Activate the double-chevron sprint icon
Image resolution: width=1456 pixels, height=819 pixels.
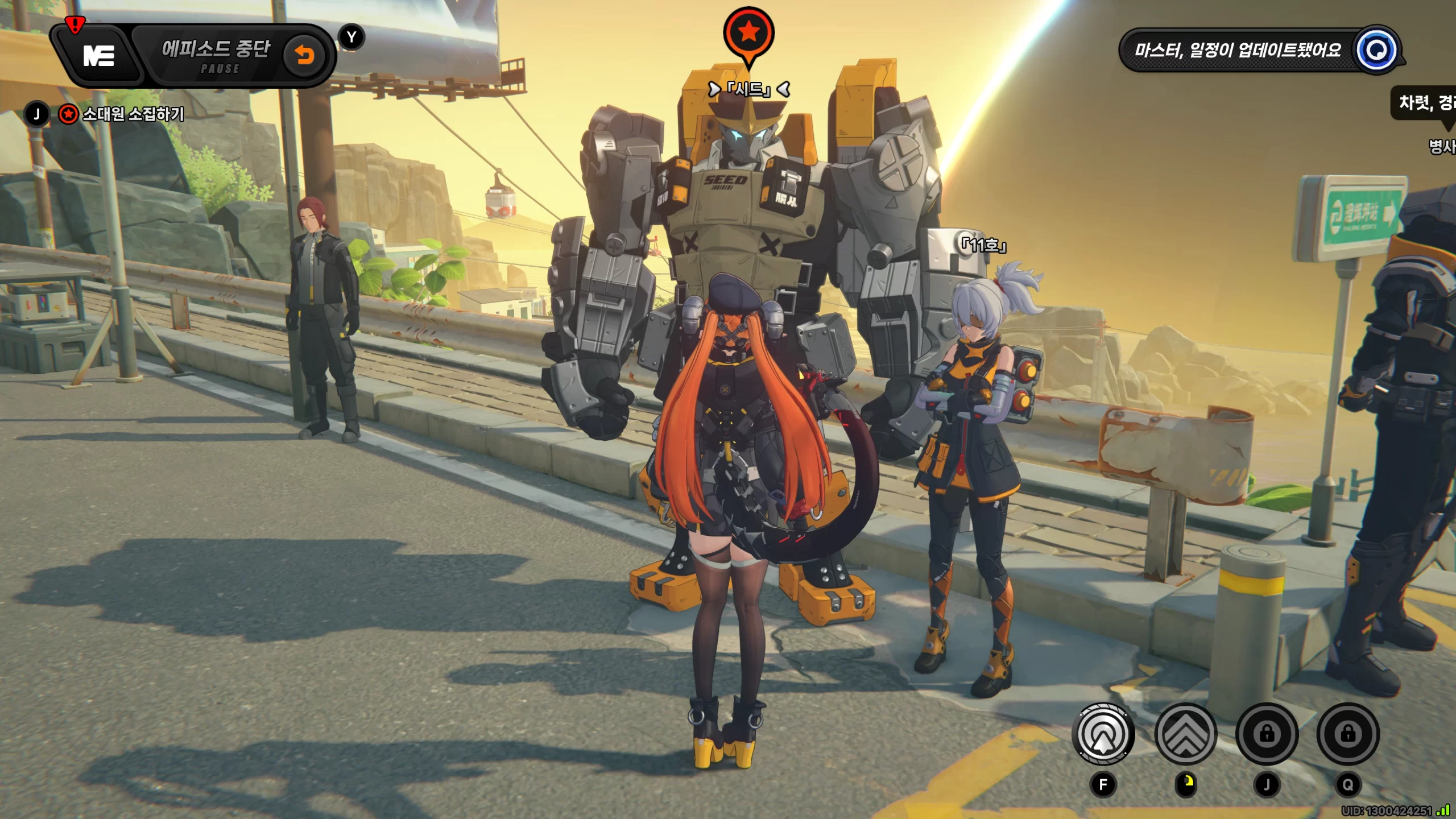[1185, 734]
